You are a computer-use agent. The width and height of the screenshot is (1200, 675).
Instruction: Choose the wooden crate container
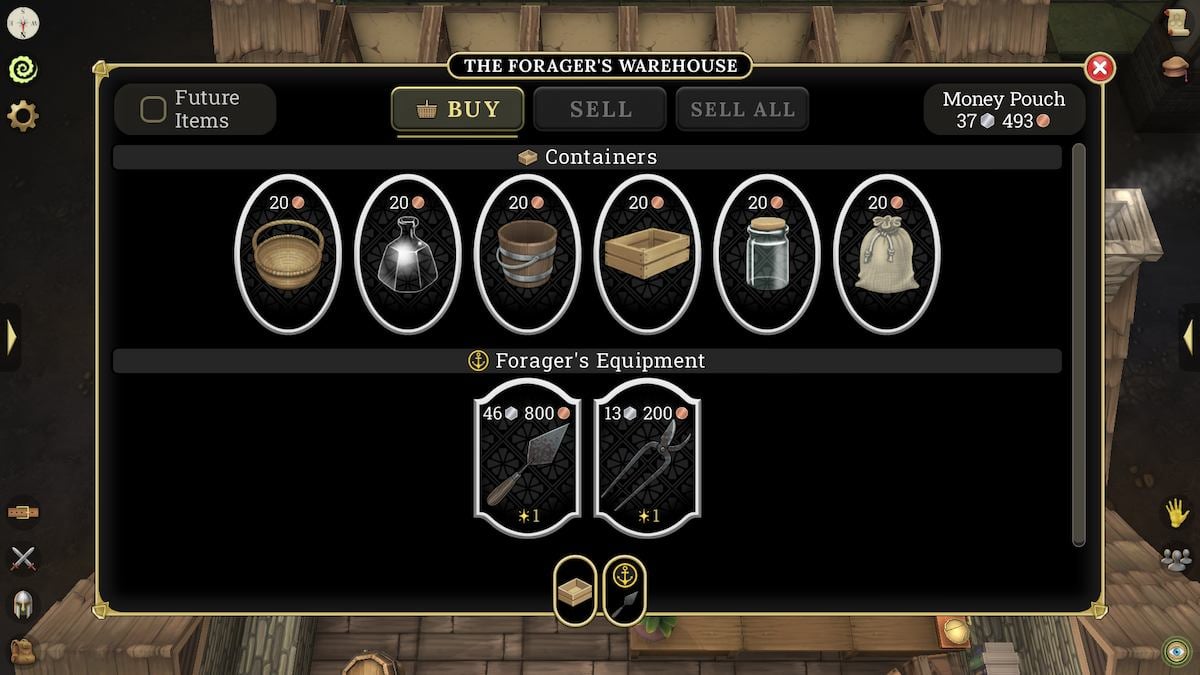pos(647,254)
